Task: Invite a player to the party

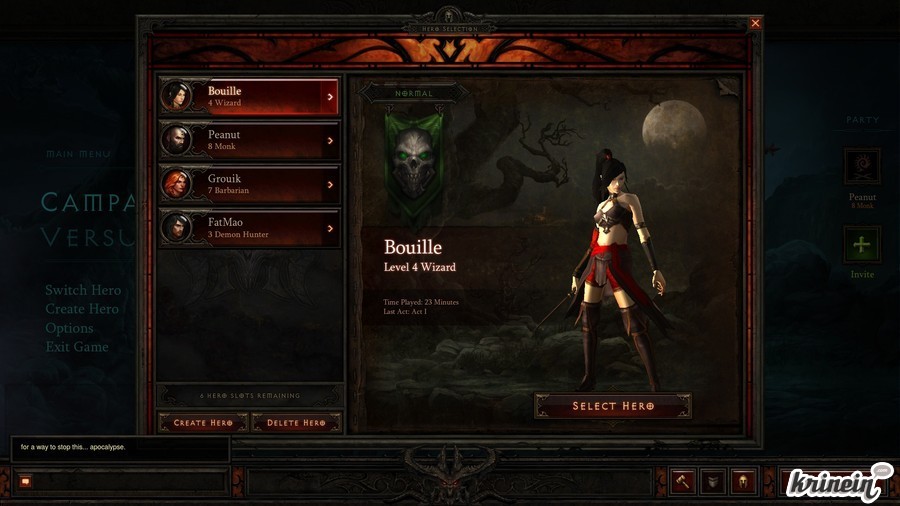Action: pos(862,244)
